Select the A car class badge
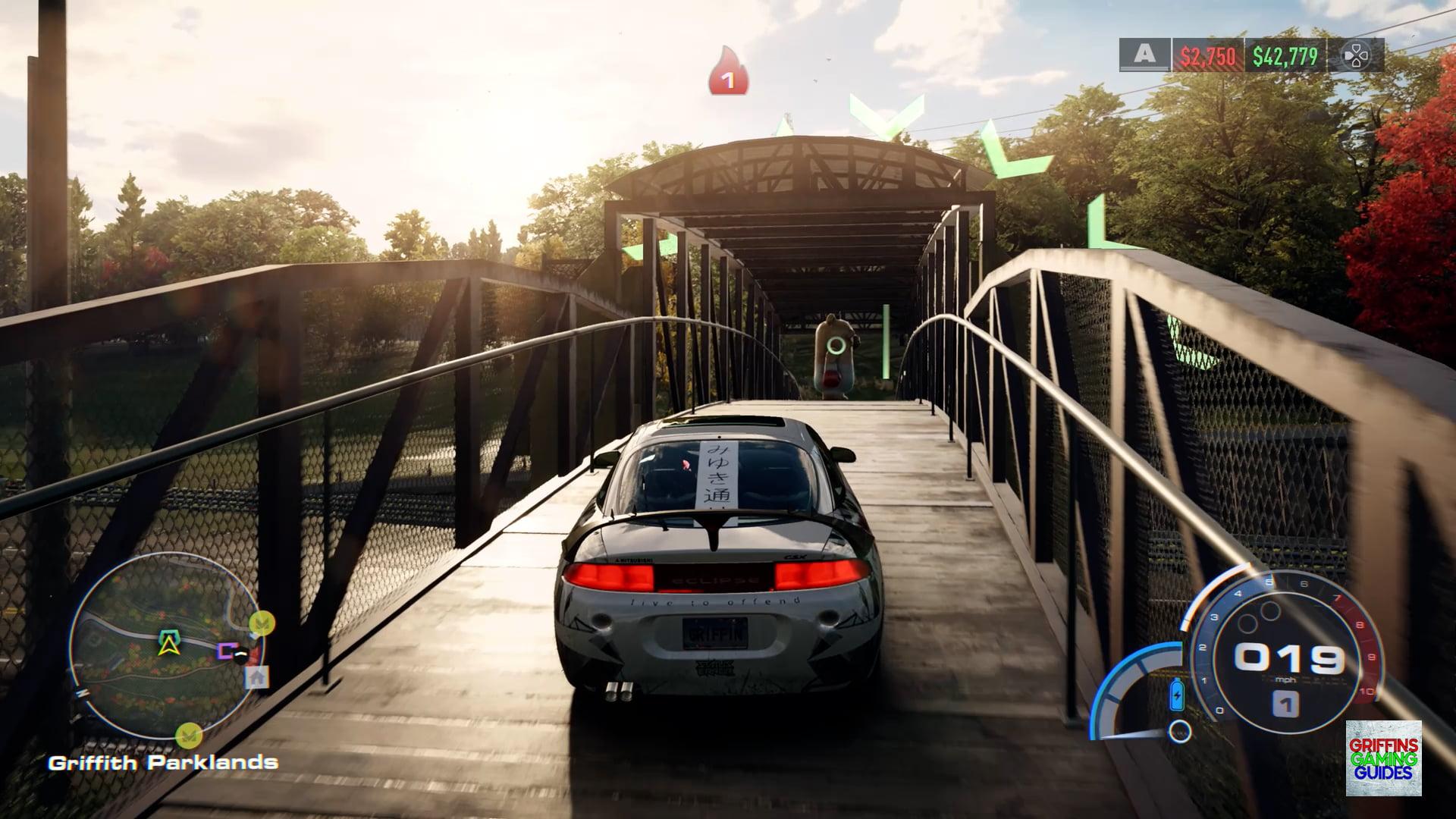Image resolution: width=1456 pixels, height=819 pixels. click(1144, 55)
